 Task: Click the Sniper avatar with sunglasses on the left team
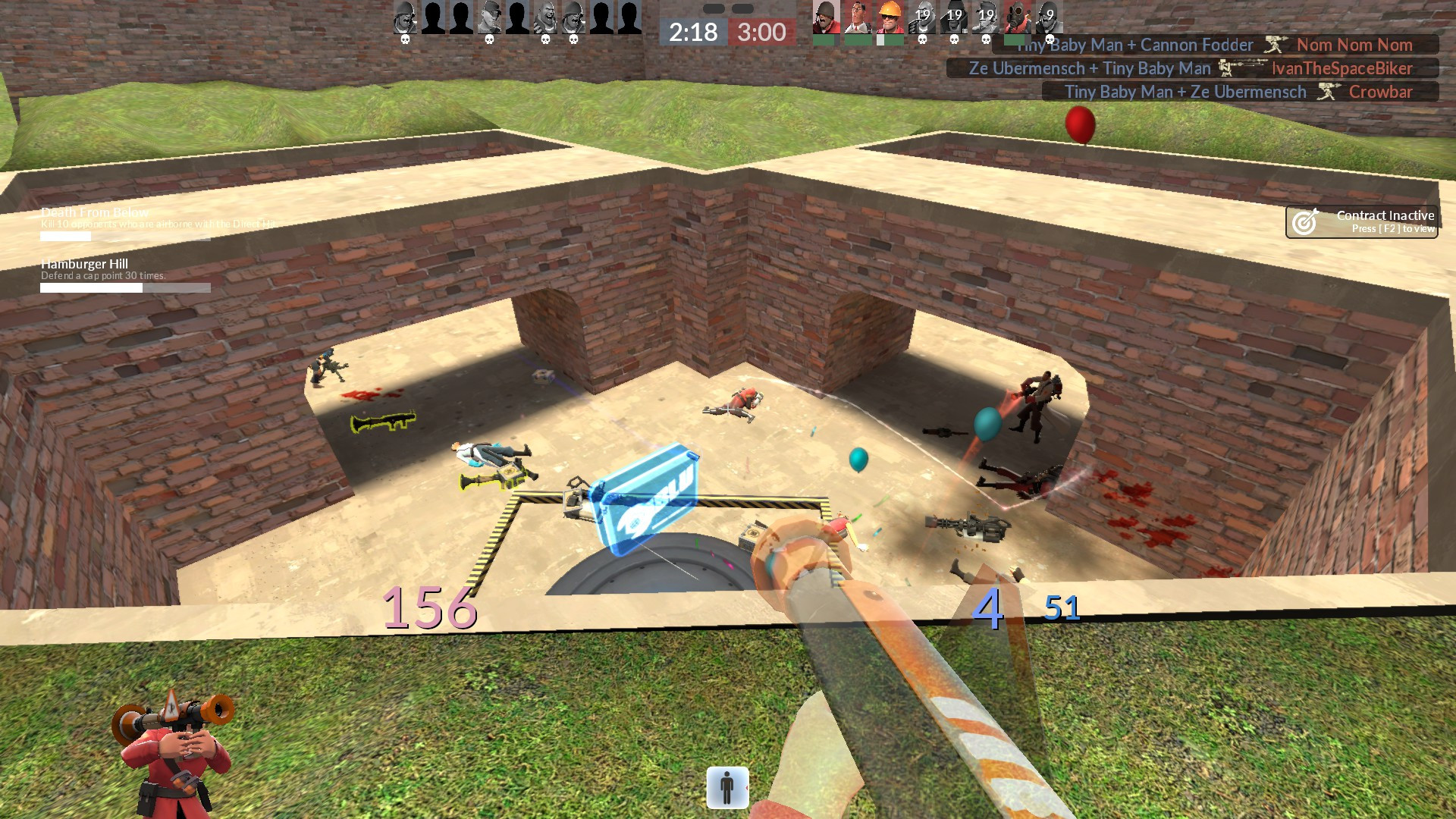coord(491,17)
